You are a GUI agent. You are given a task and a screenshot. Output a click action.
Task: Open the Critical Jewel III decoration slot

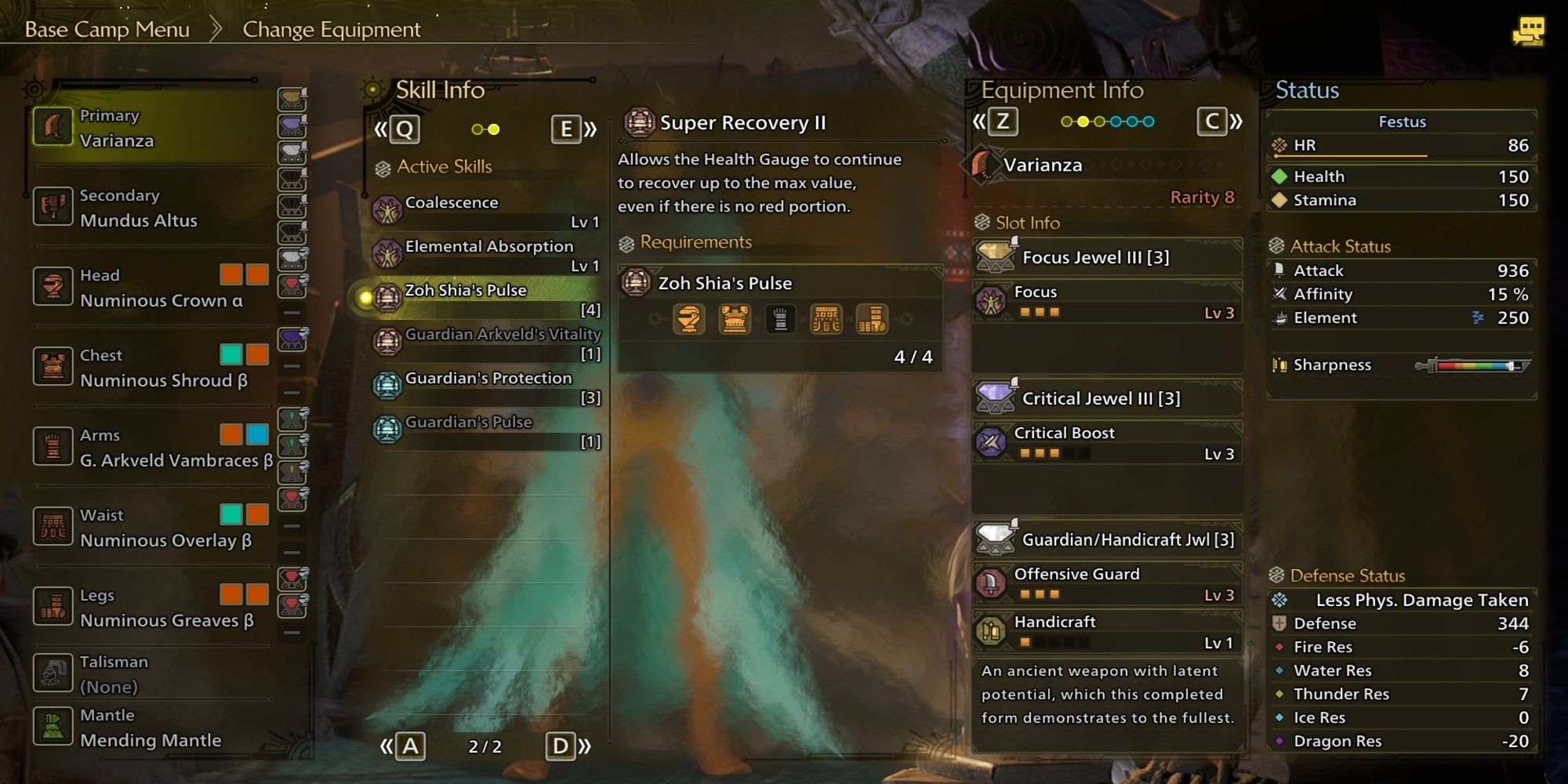tap(1107, 398)
